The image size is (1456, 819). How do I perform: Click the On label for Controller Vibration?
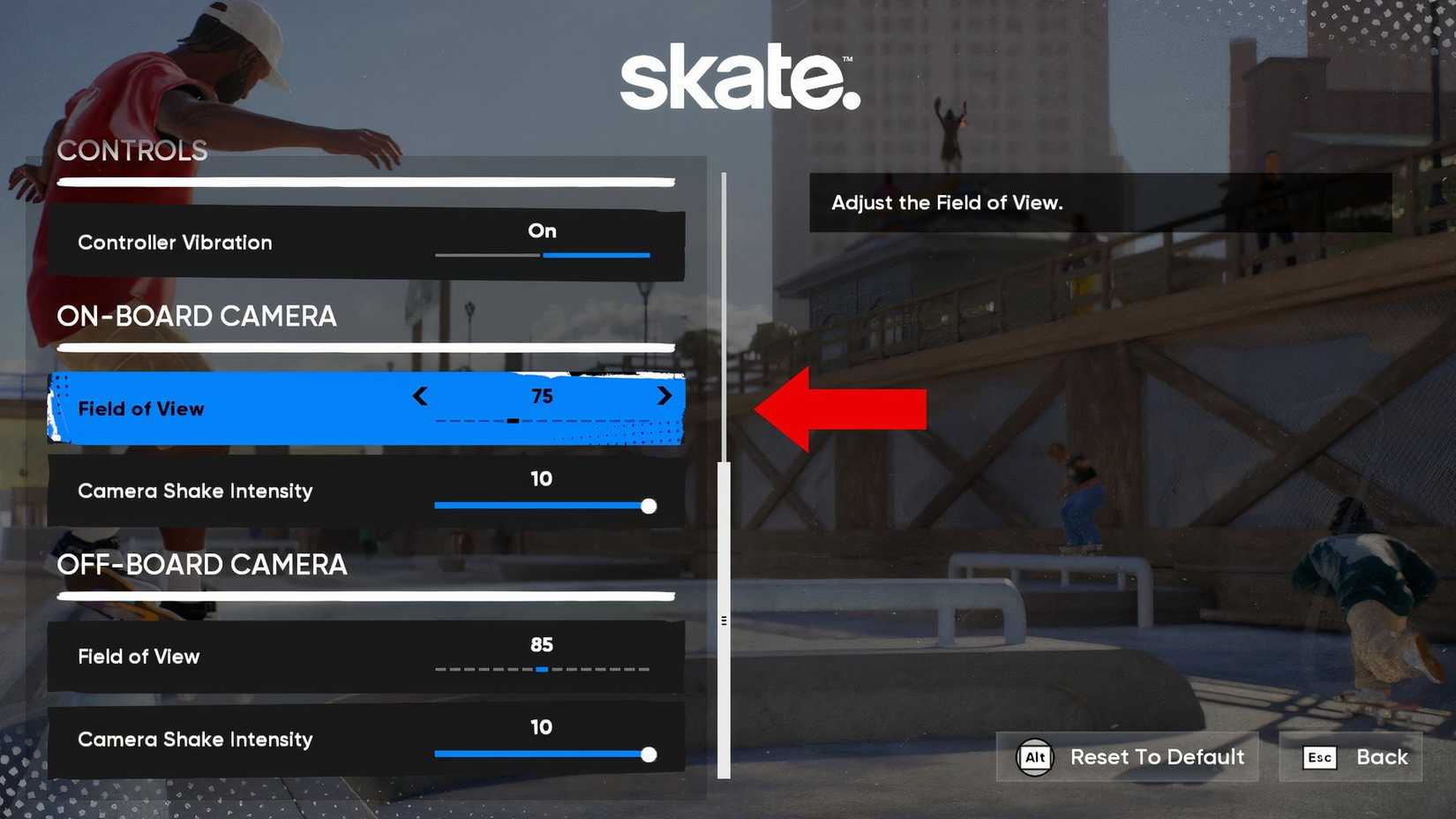[x=542, y=231]
